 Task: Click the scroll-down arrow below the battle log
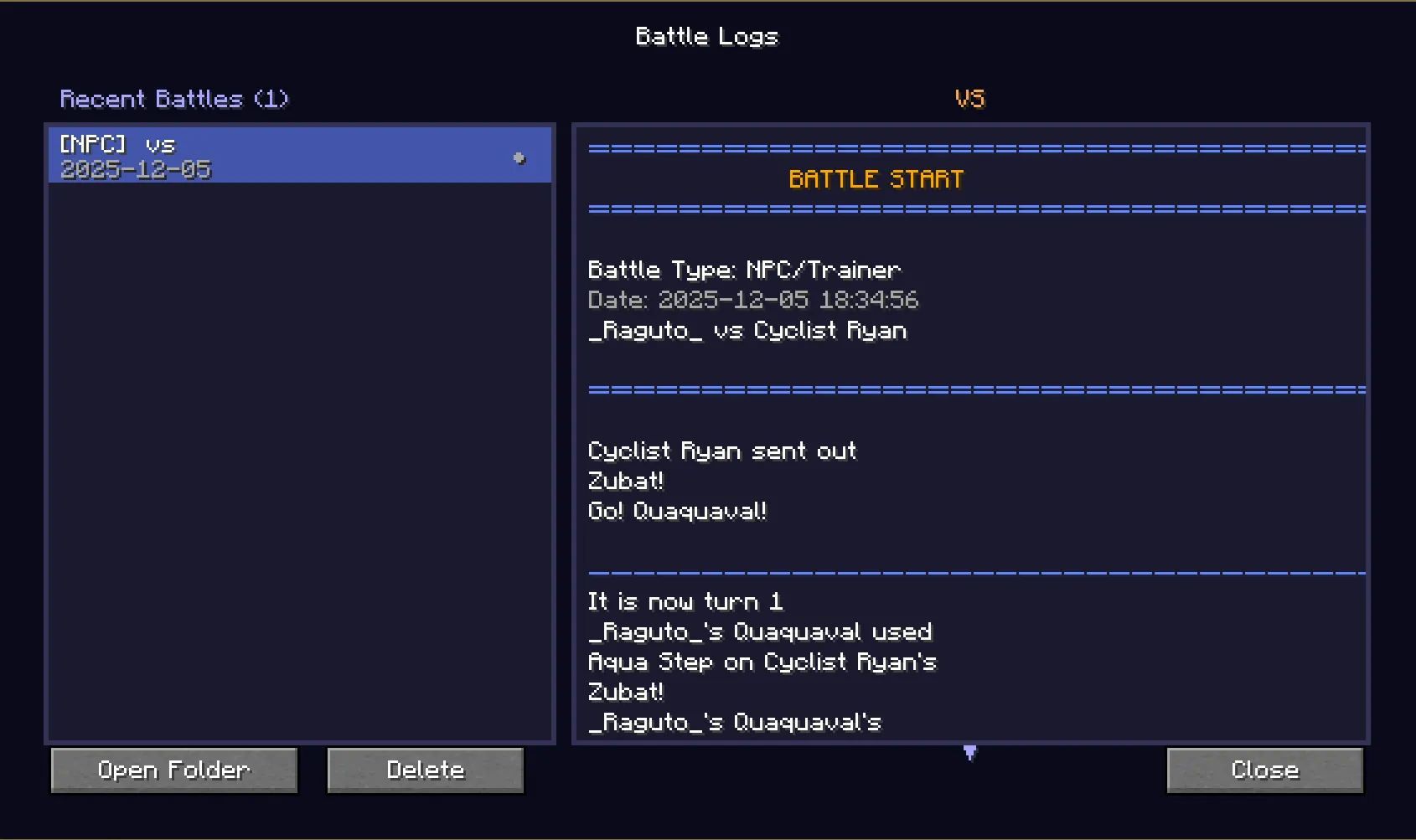(x=969, y=753)
